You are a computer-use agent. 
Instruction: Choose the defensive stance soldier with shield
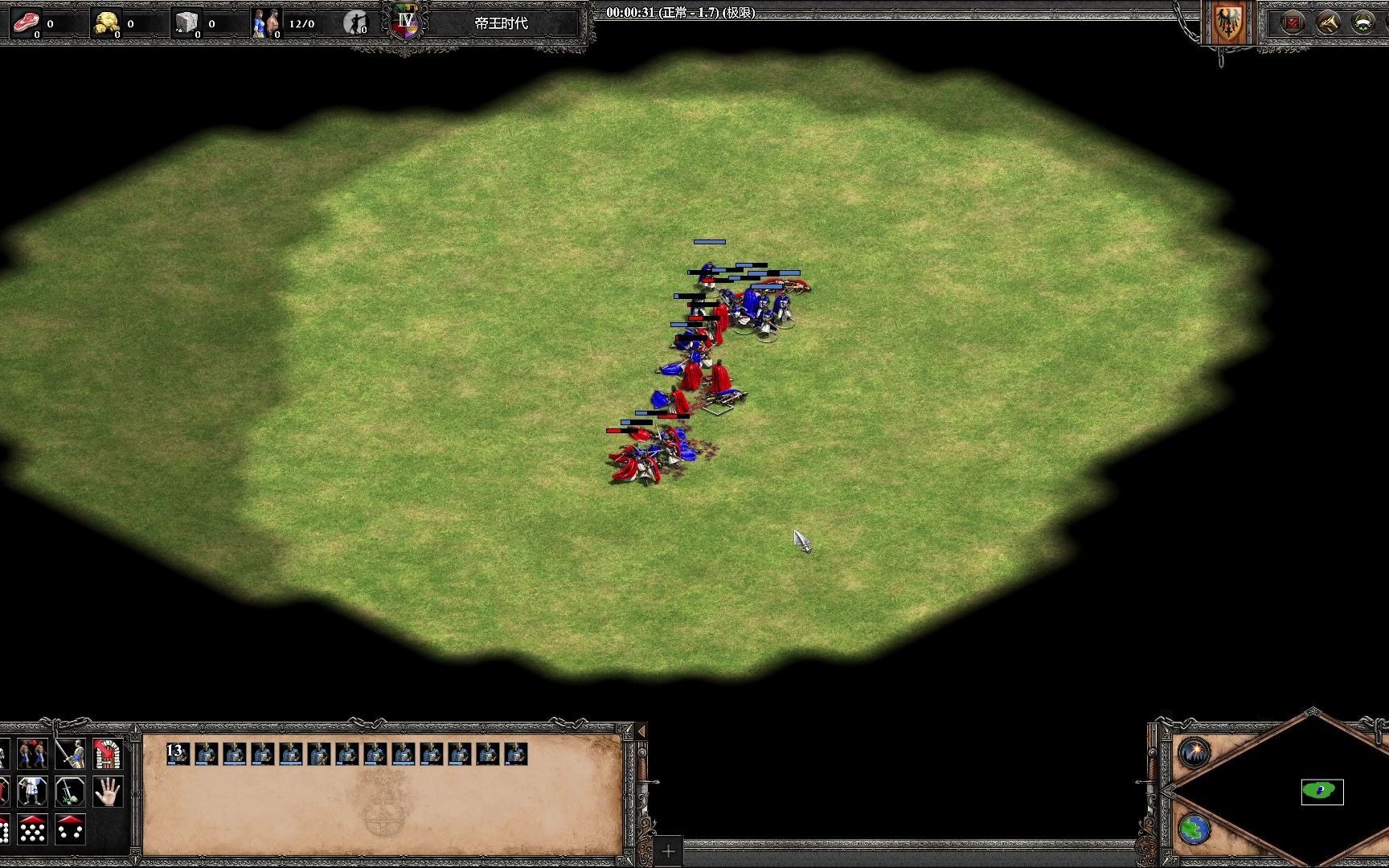click(x=32, y=792)
